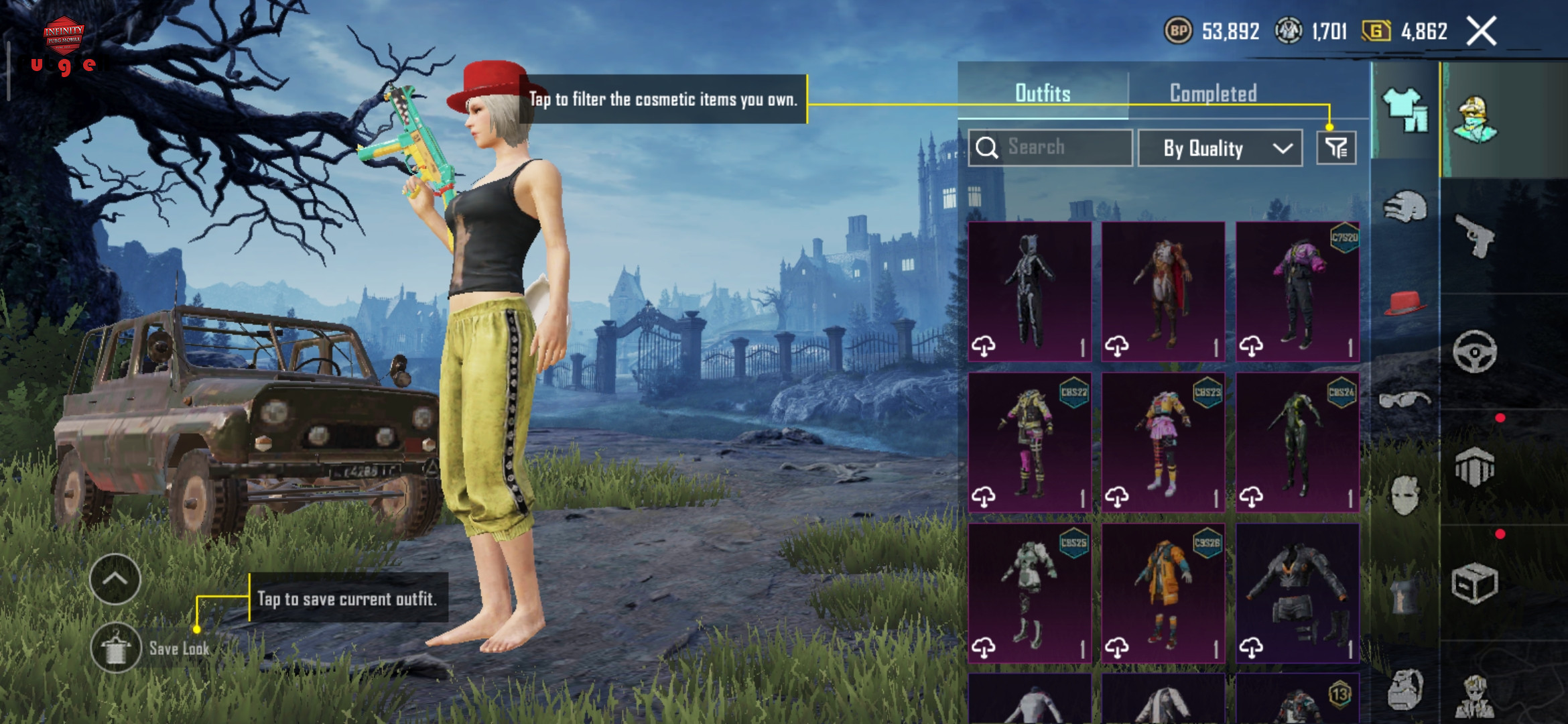Save Look with the hanger button
Screen dimensions: 1568x724
pyautogui.click(x=116, y=648)
